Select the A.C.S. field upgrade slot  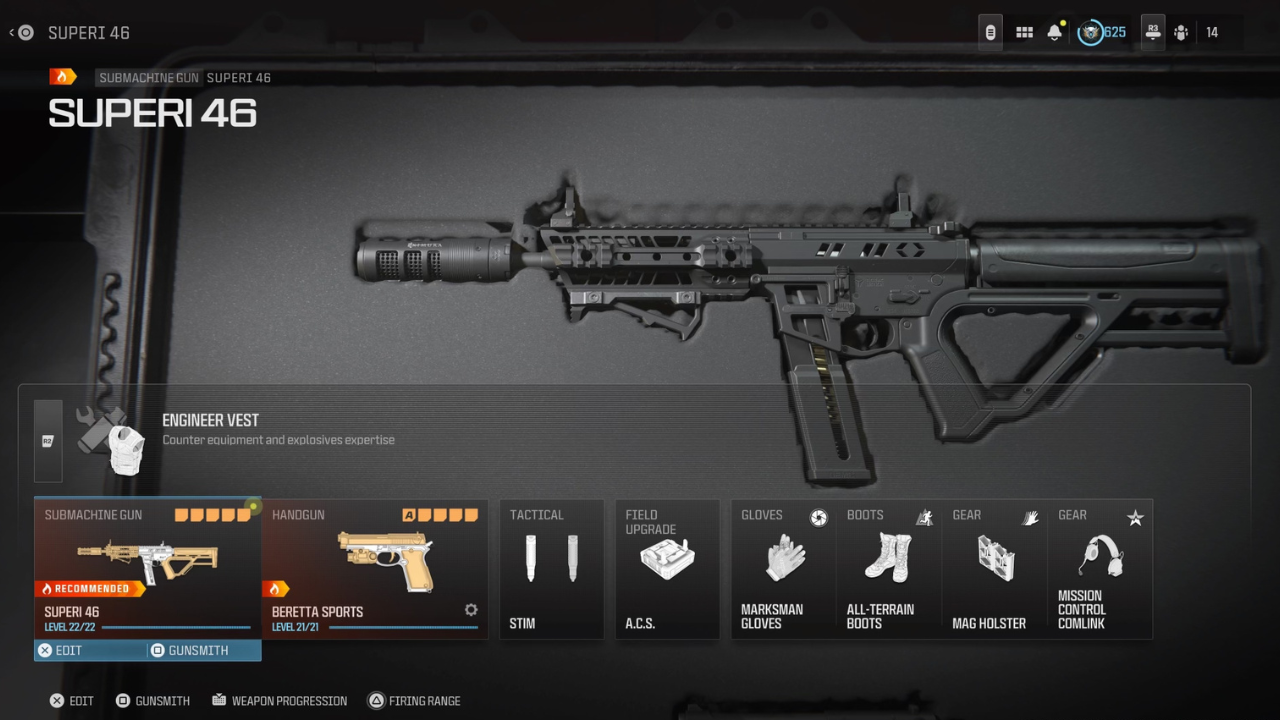pyautogui.click(x=667, y=570)
